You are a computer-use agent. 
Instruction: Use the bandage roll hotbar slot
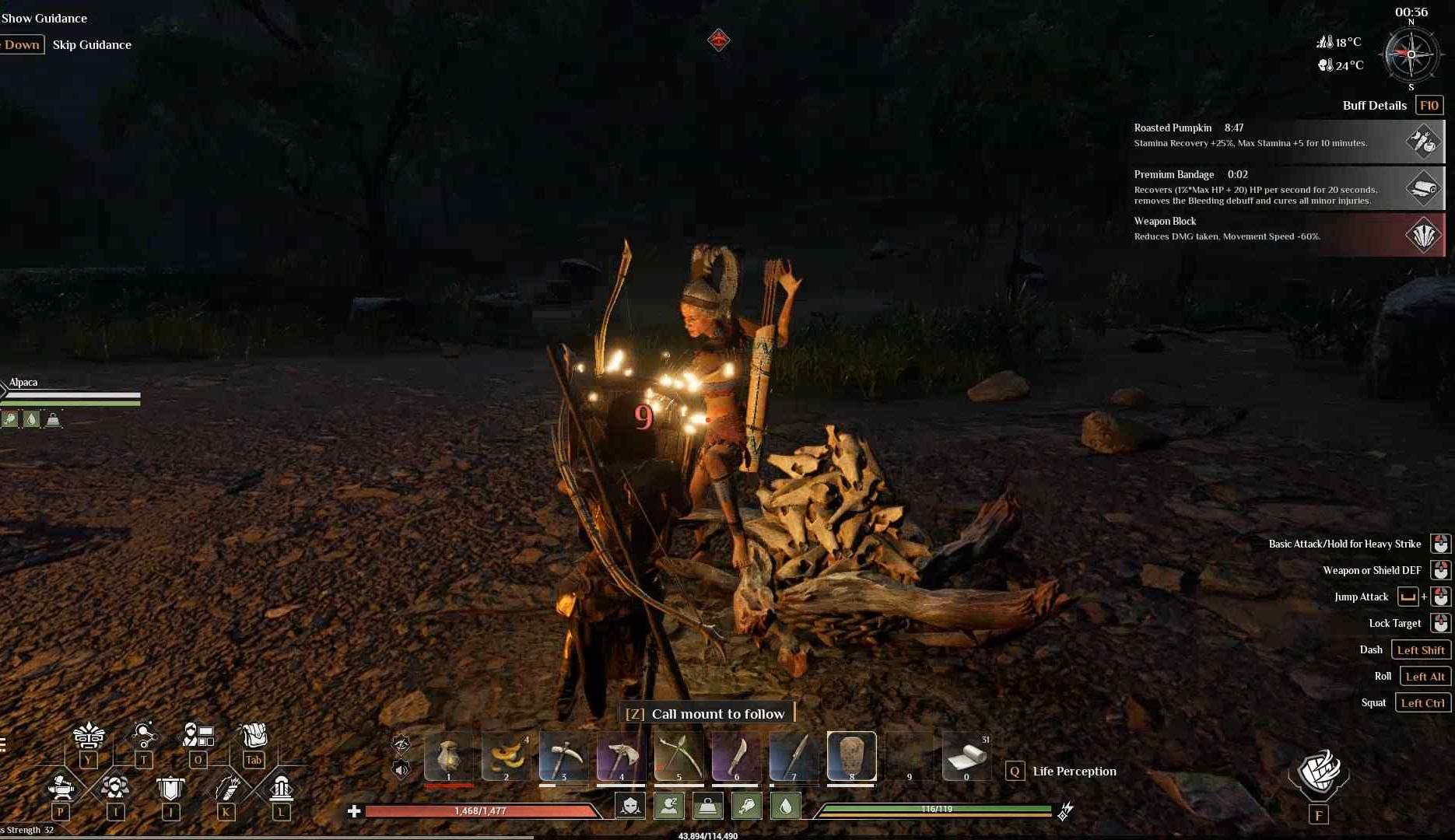pos(966,755)
